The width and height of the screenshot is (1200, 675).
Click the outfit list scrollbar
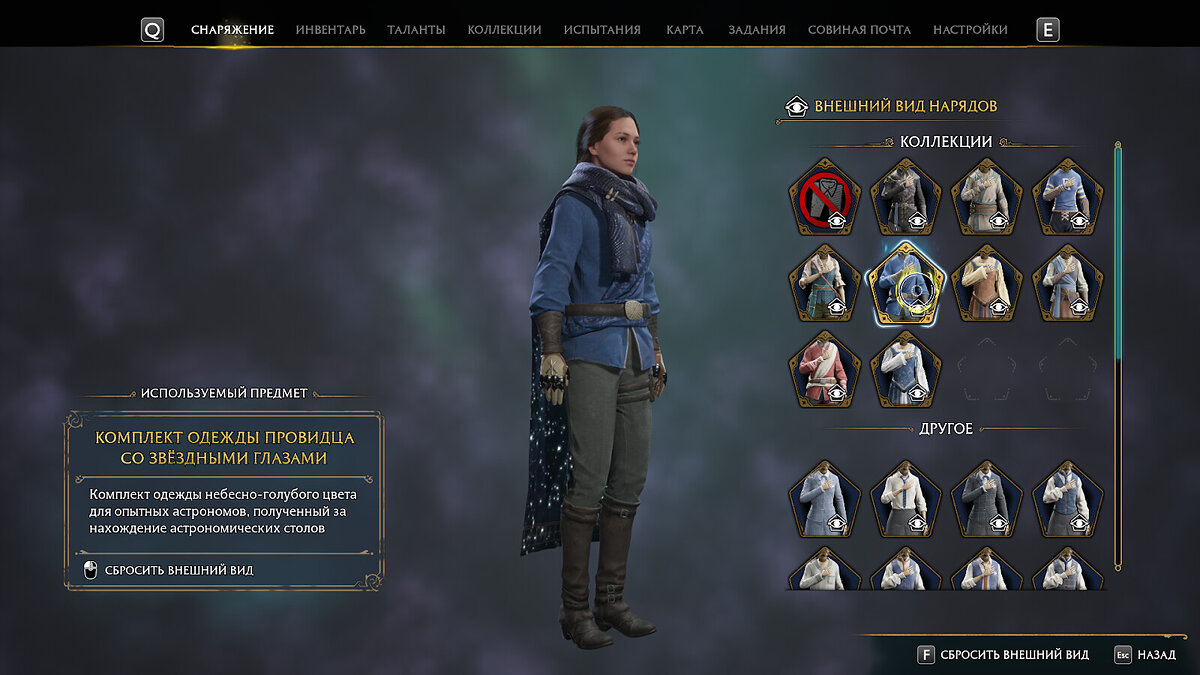(1118, 355)
